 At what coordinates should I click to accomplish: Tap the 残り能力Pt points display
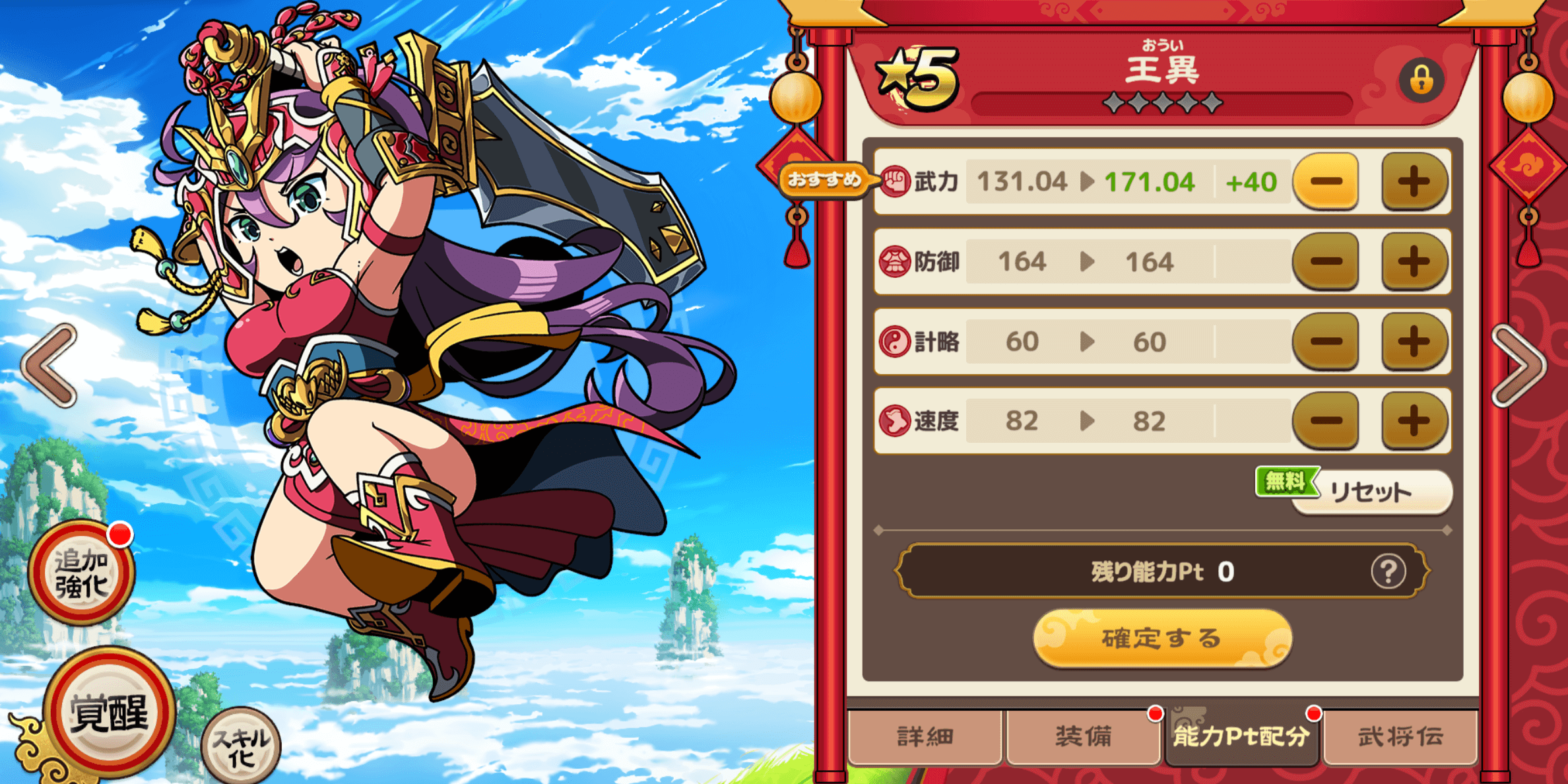(1161, 573)
